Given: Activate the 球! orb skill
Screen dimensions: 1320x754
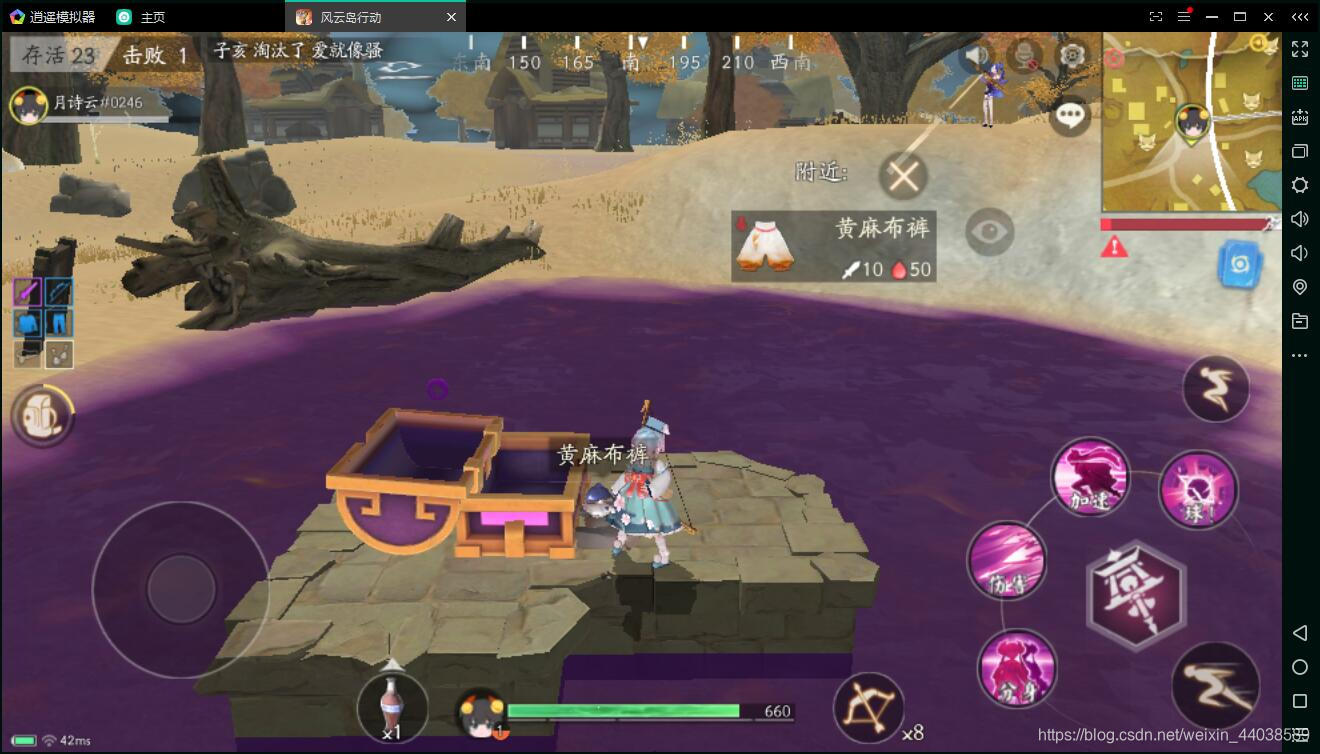Looking at the screenshot, I should tap(1198, 490).
